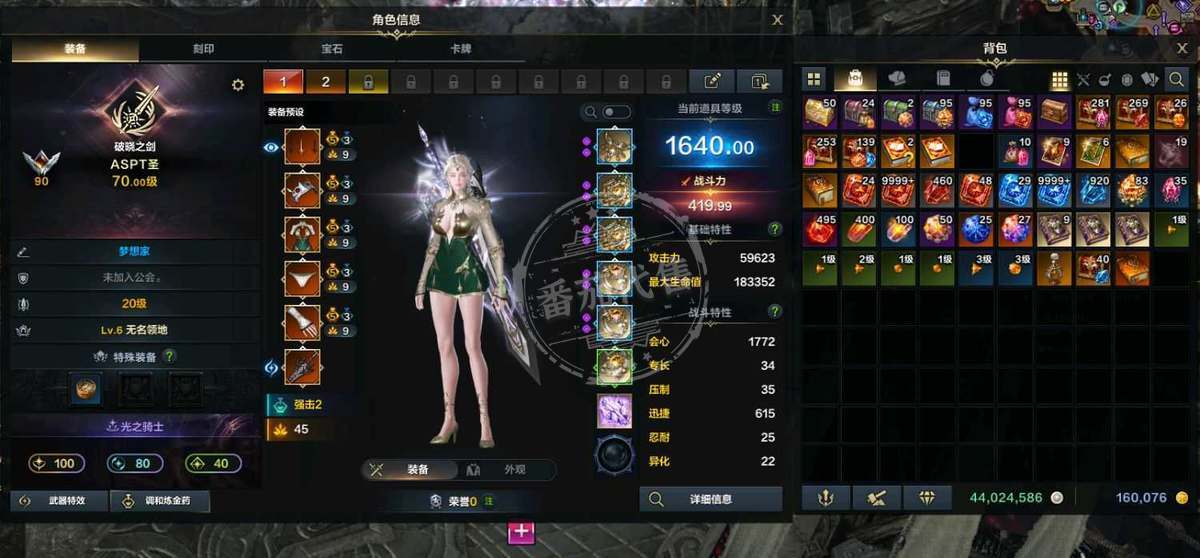1200x558 pixels.
Task: Switch to the 刻印 engravings tab
Action: 203,48
